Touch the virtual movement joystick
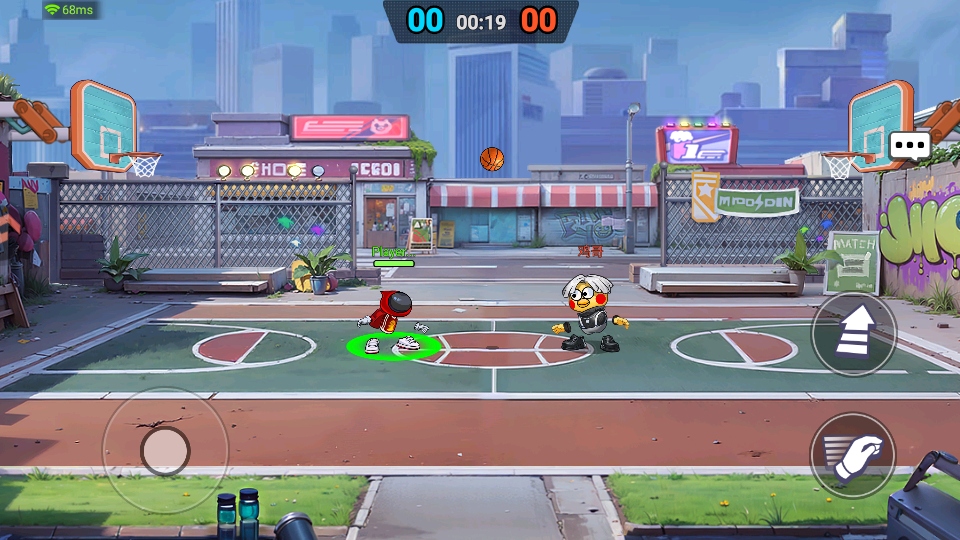Screen dimensions: 960x540 coord(165,451)
